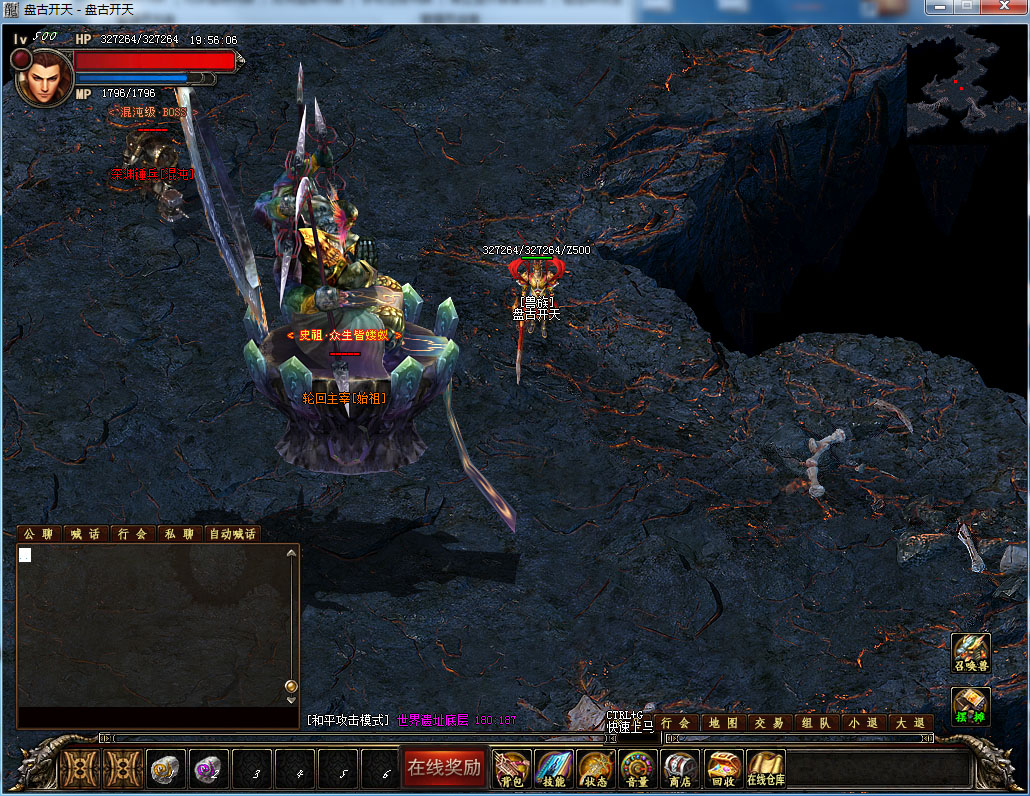Open the 在线仓库 online warehouse
This screenshot has height=796, width=1030.
click(766, 769)
